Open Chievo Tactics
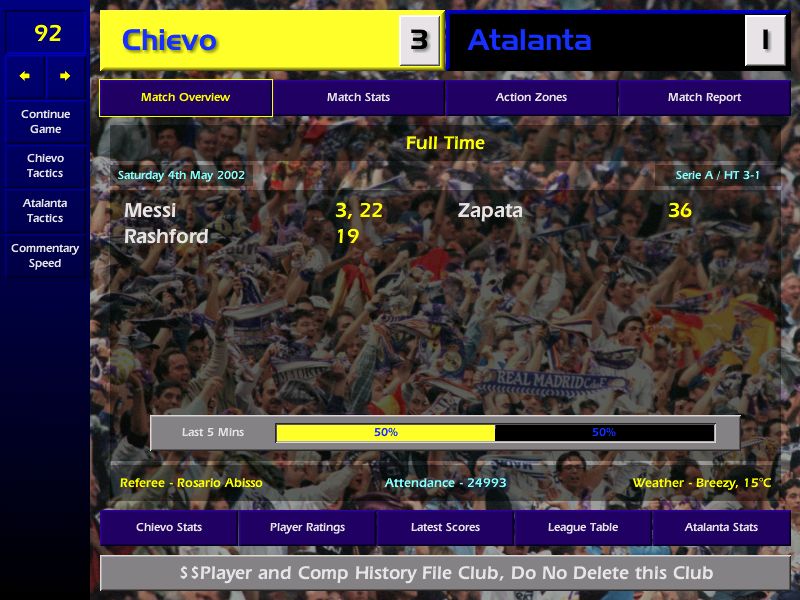The width and height of the screenshot is (800, 600). point(45,166)
